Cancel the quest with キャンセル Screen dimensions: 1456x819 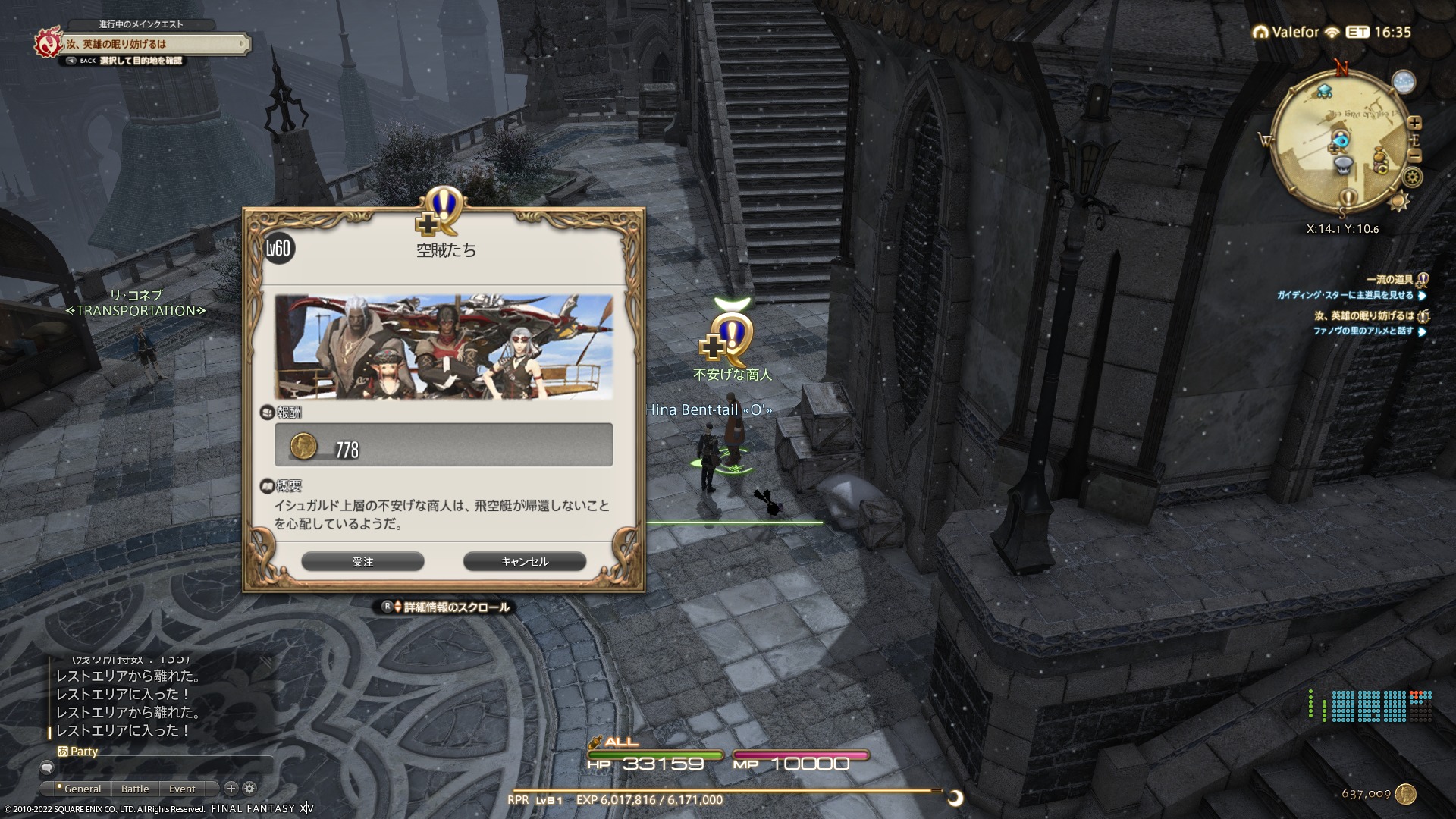(x=524, y=561)
